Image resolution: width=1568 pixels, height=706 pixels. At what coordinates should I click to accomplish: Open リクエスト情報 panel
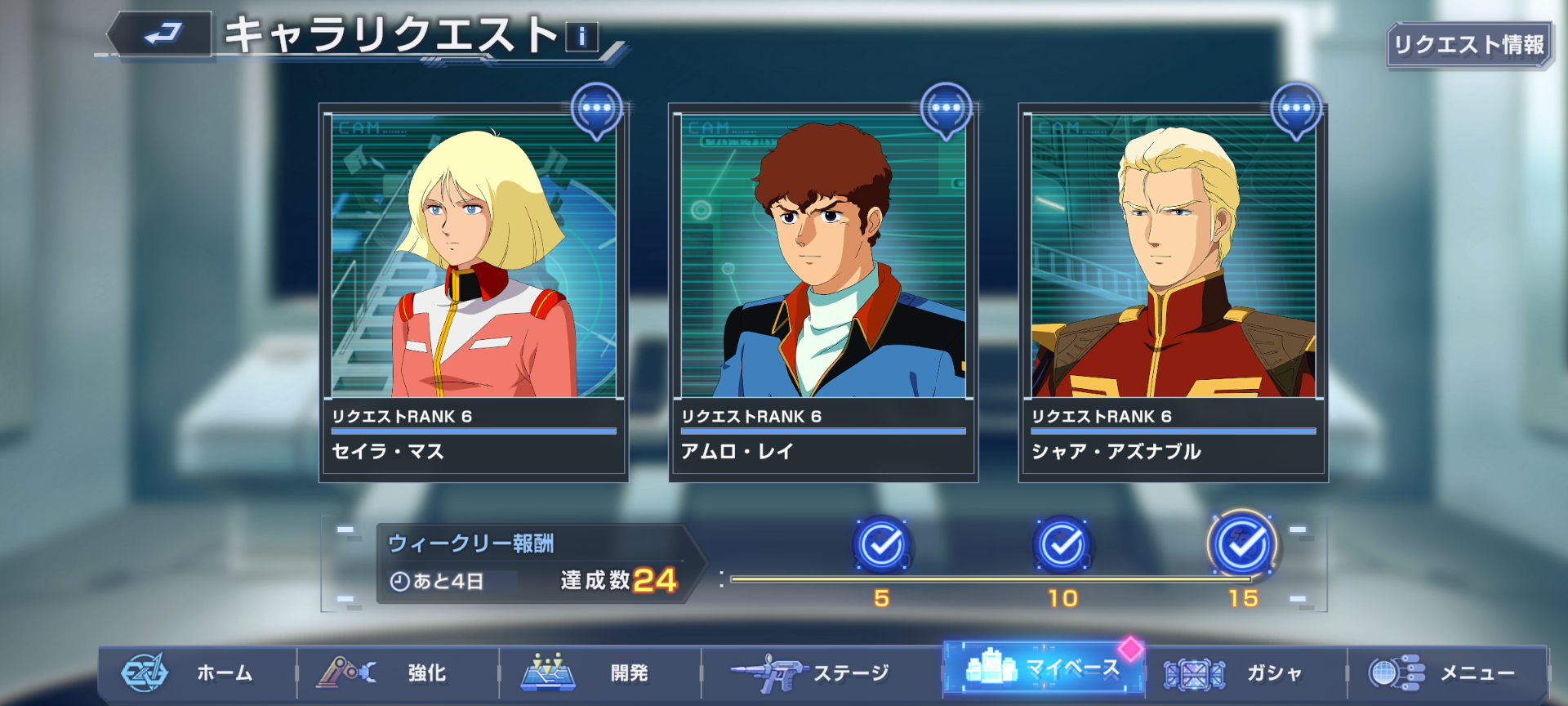pos(1468,45)
